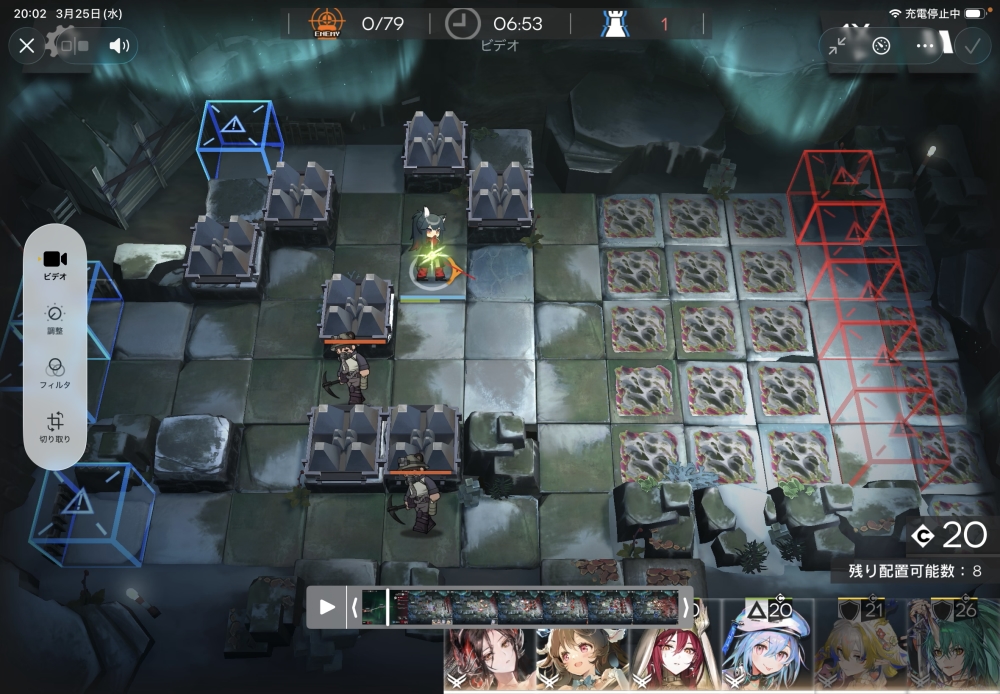This screenshot has height=694, width=1000.
Task: Open the 切り取り crop tool
Action: pos(55,427)
